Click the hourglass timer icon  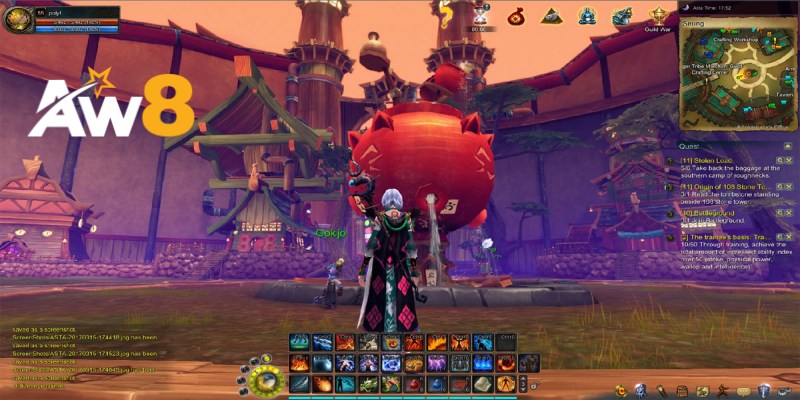480,15
